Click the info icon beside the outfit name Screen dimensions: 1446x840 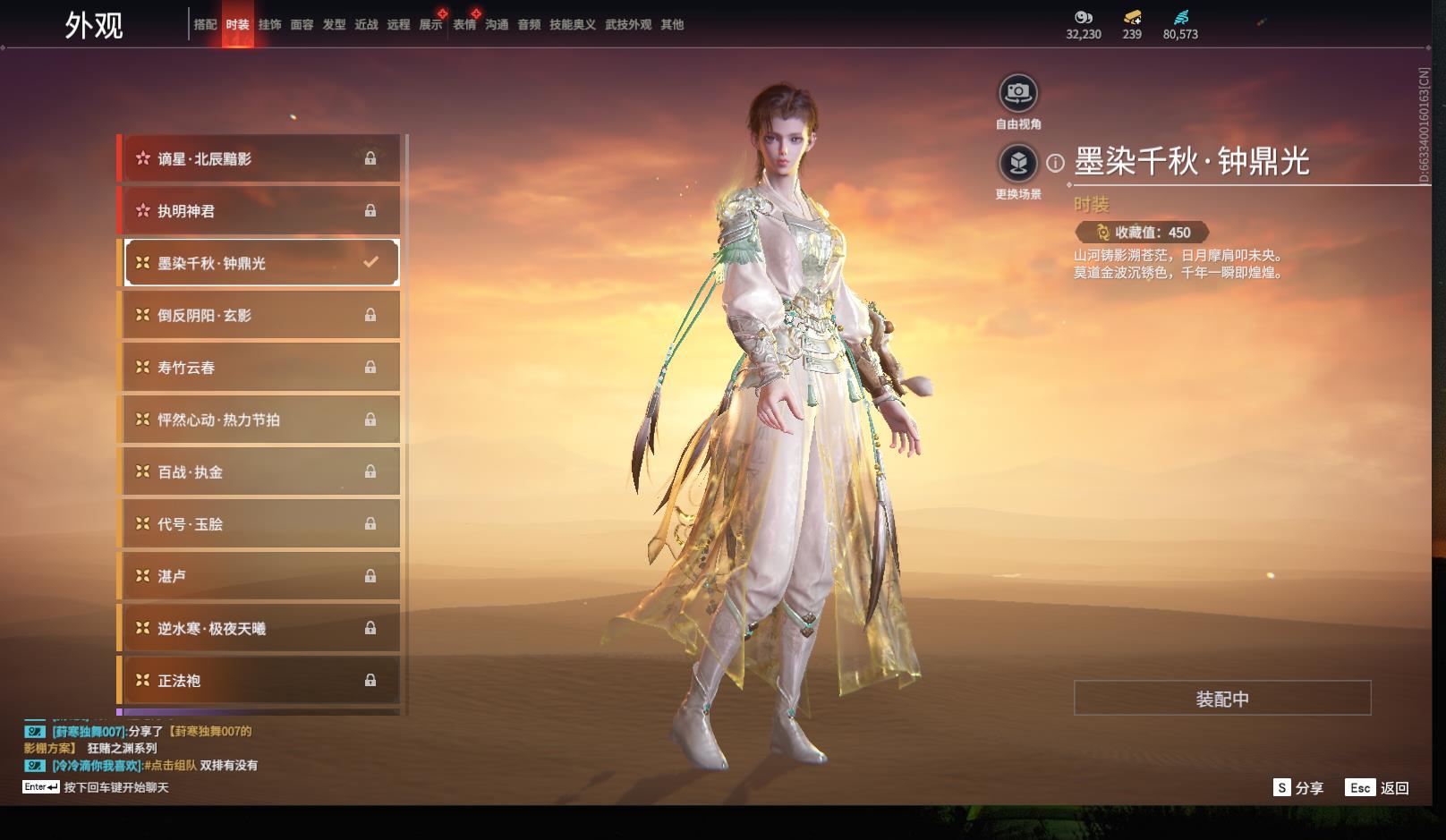pos(1056,163)
